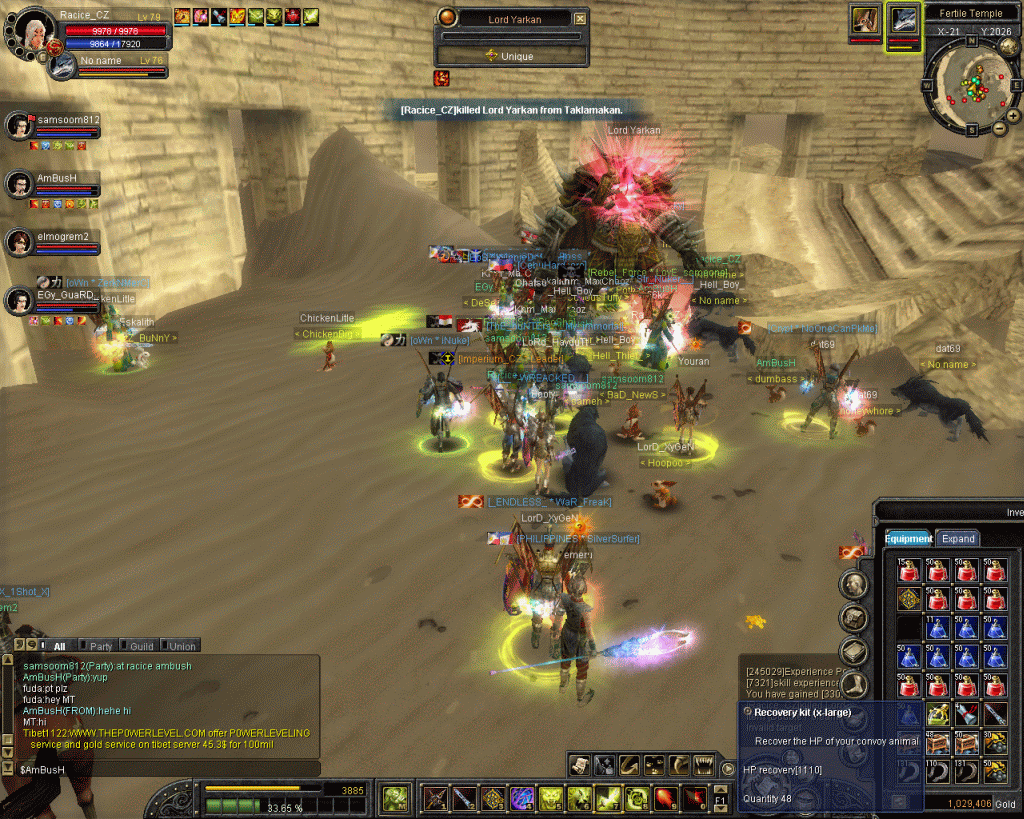Viewport: 1024px width, 819px height.
Task: Open the Equipment inventory tab
Action: tap(908, 538)
